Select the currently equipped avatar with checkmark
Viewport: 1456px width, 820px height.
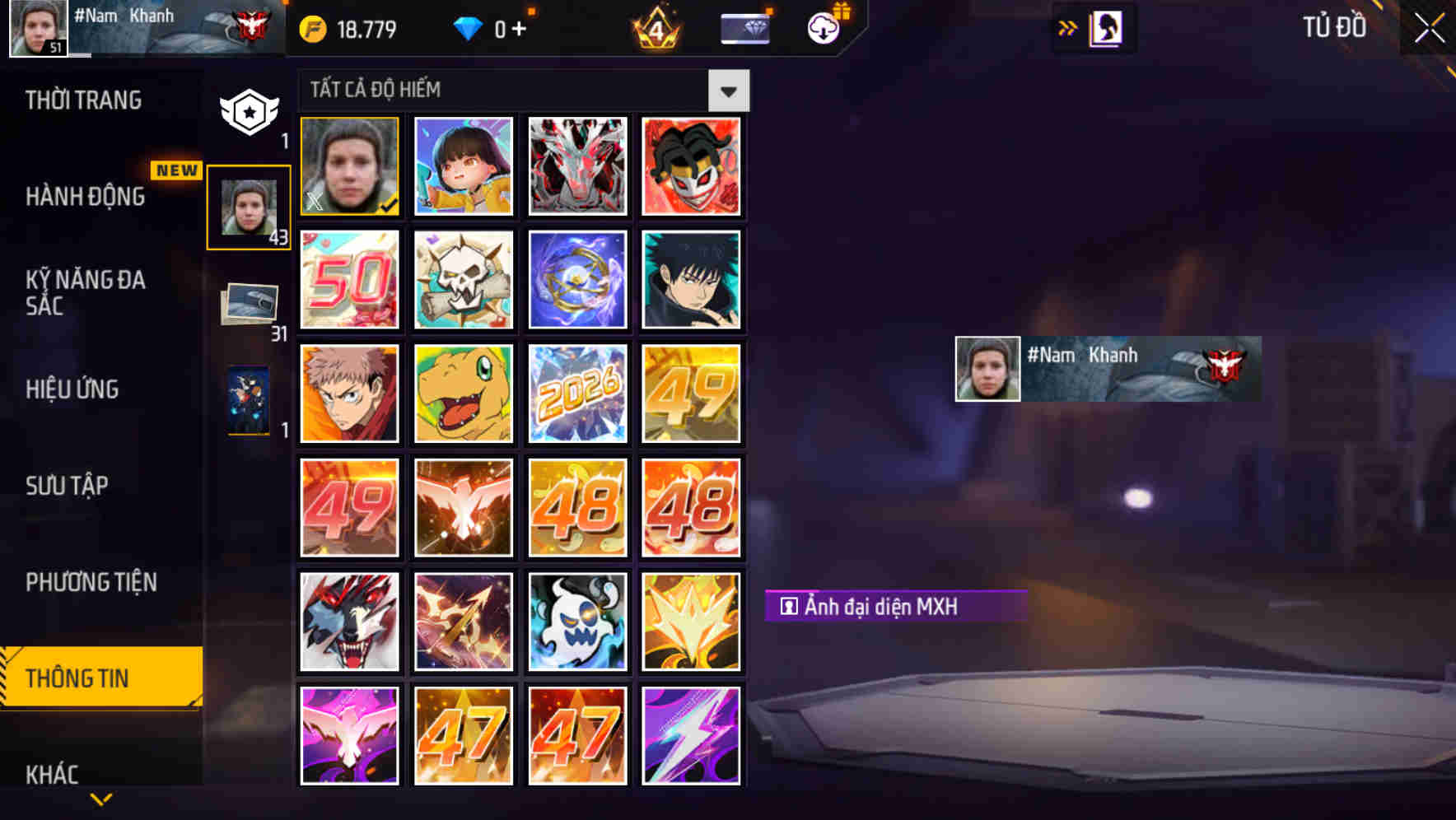click(349, 165)
